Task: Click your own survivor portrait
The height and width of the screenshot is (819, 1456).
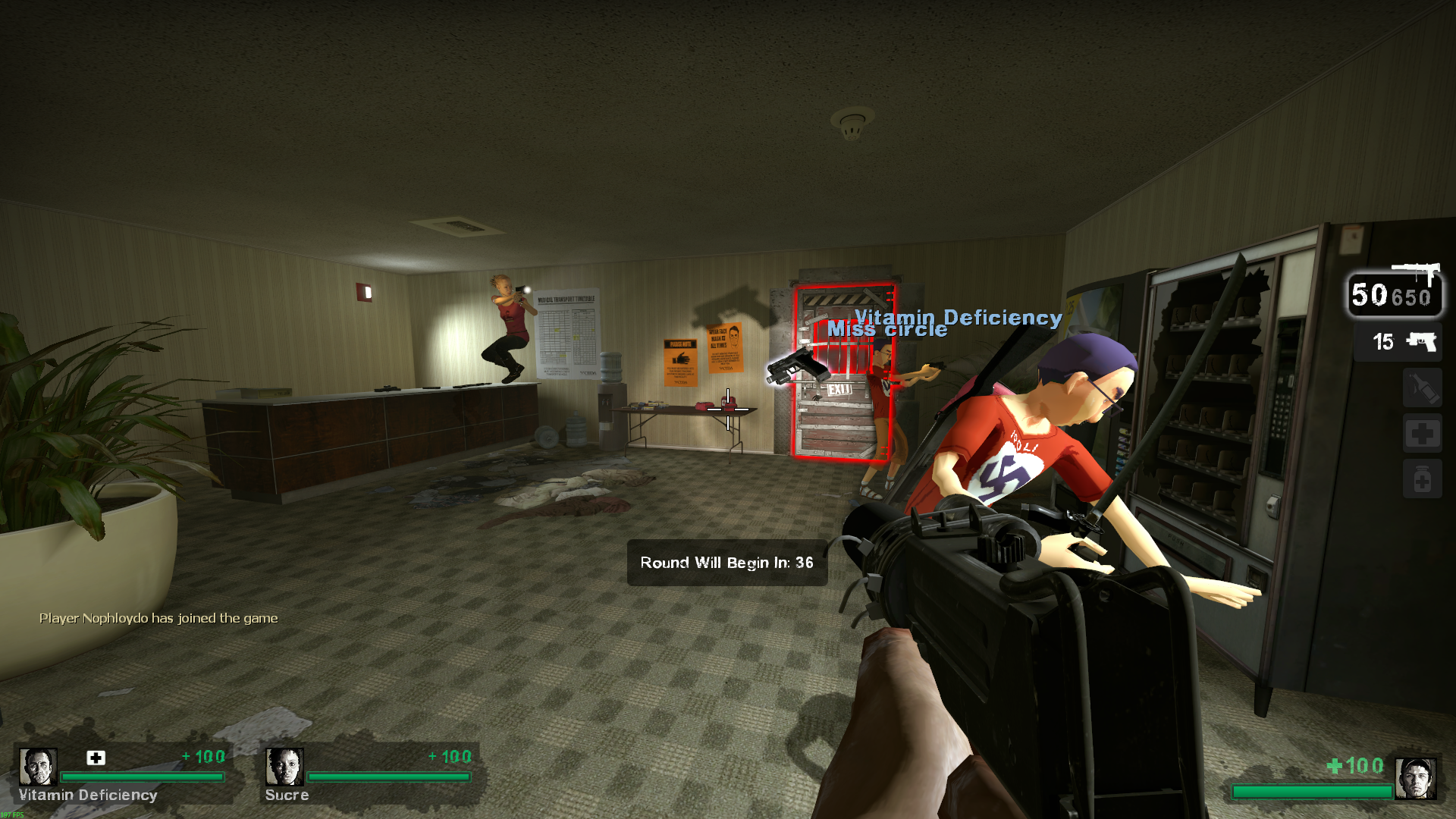Action: (1415, 779)
